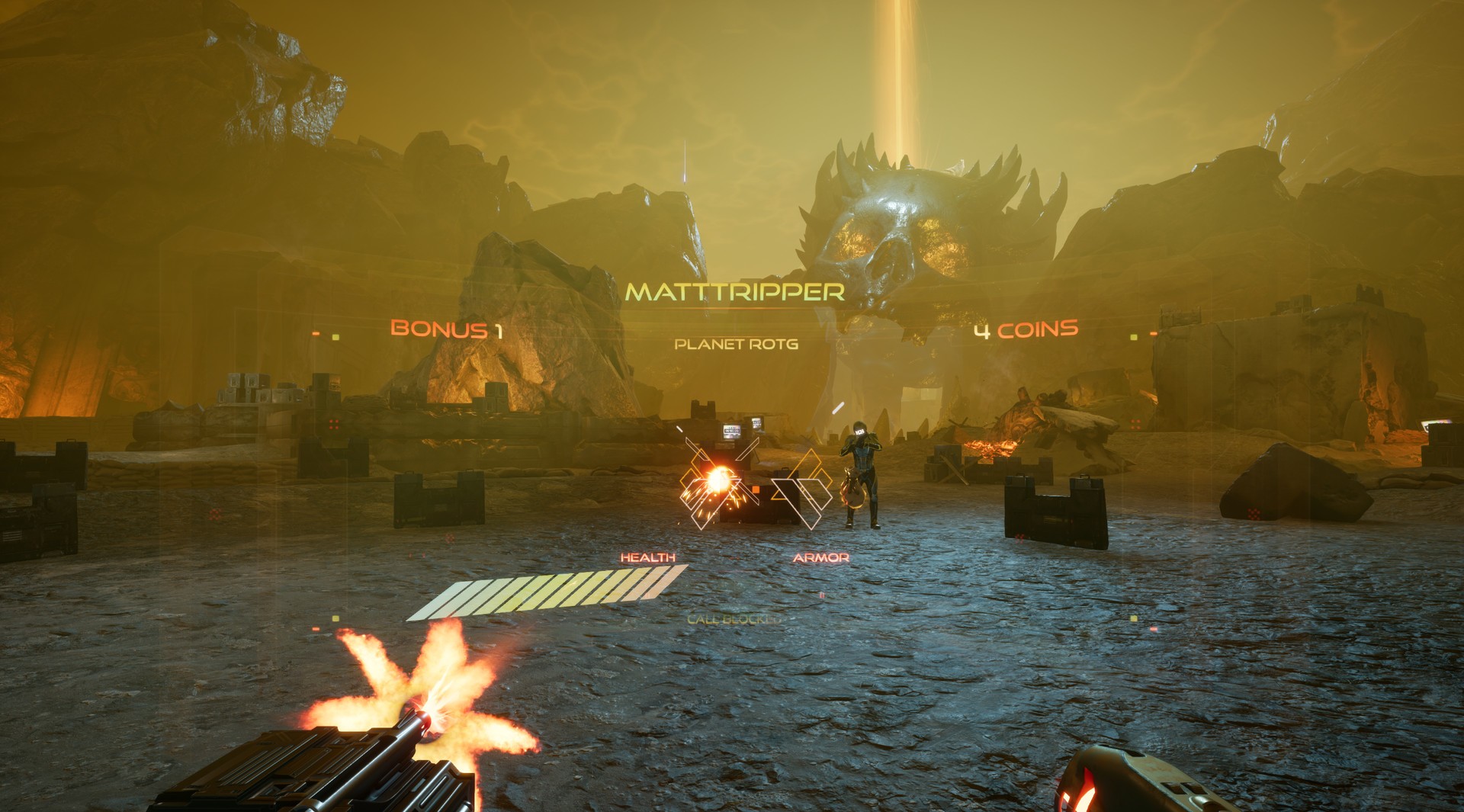This screenshot has width=1464, height=812.
Task: Select the orange diamond armor pickup icon
Action: tap(810, 464)
